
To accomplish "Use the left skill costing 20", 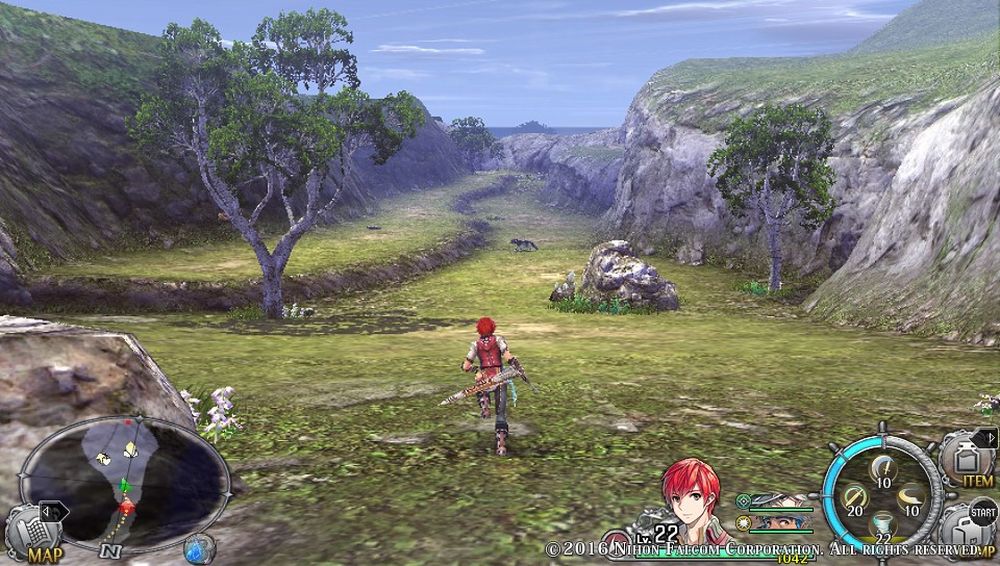I will click(853, 498).
